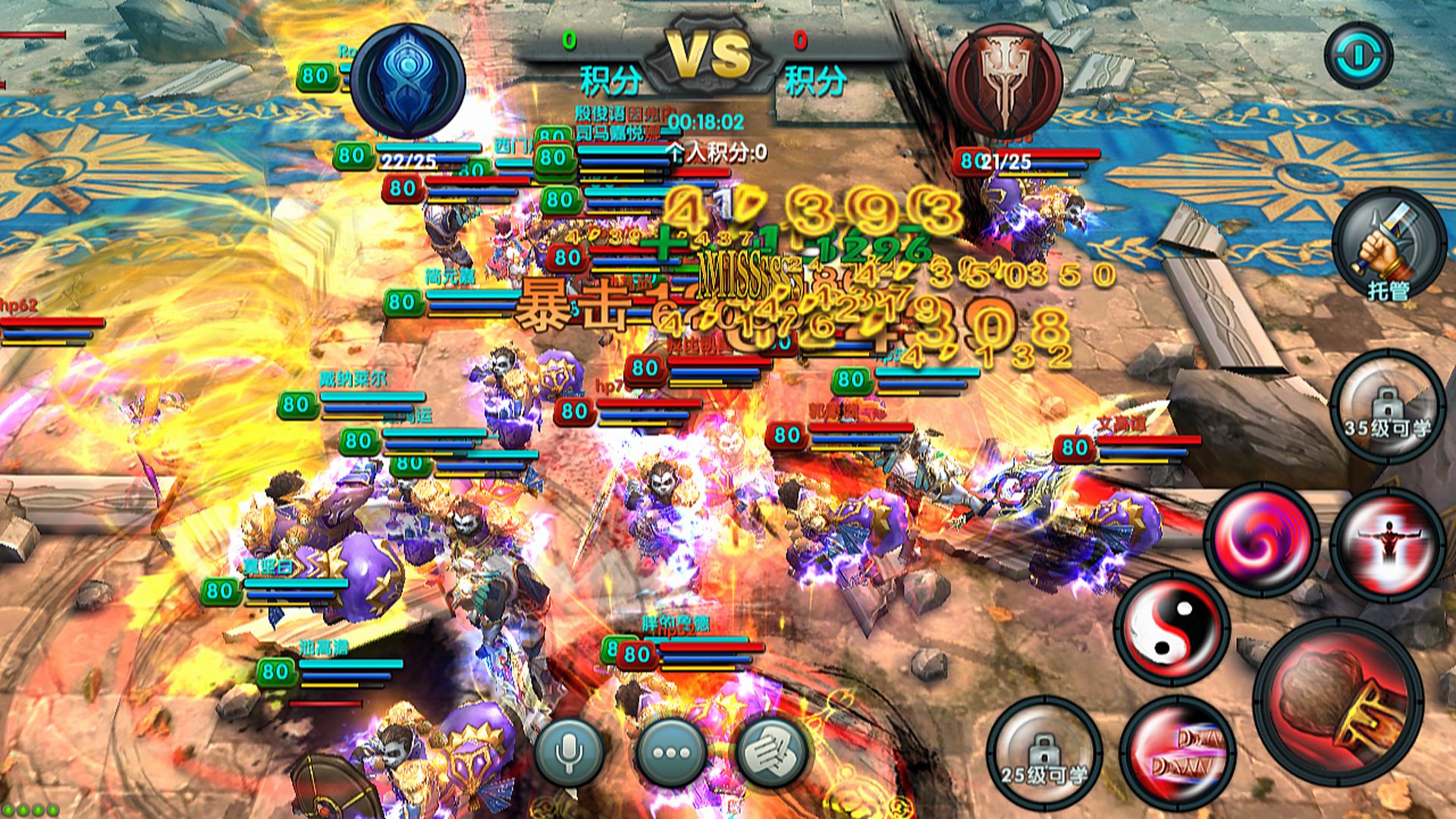The width and height of the screenshot is (1456, 819).
Task: Tap the locked 25级可学 skill slot
Action: pos(1043,752)
